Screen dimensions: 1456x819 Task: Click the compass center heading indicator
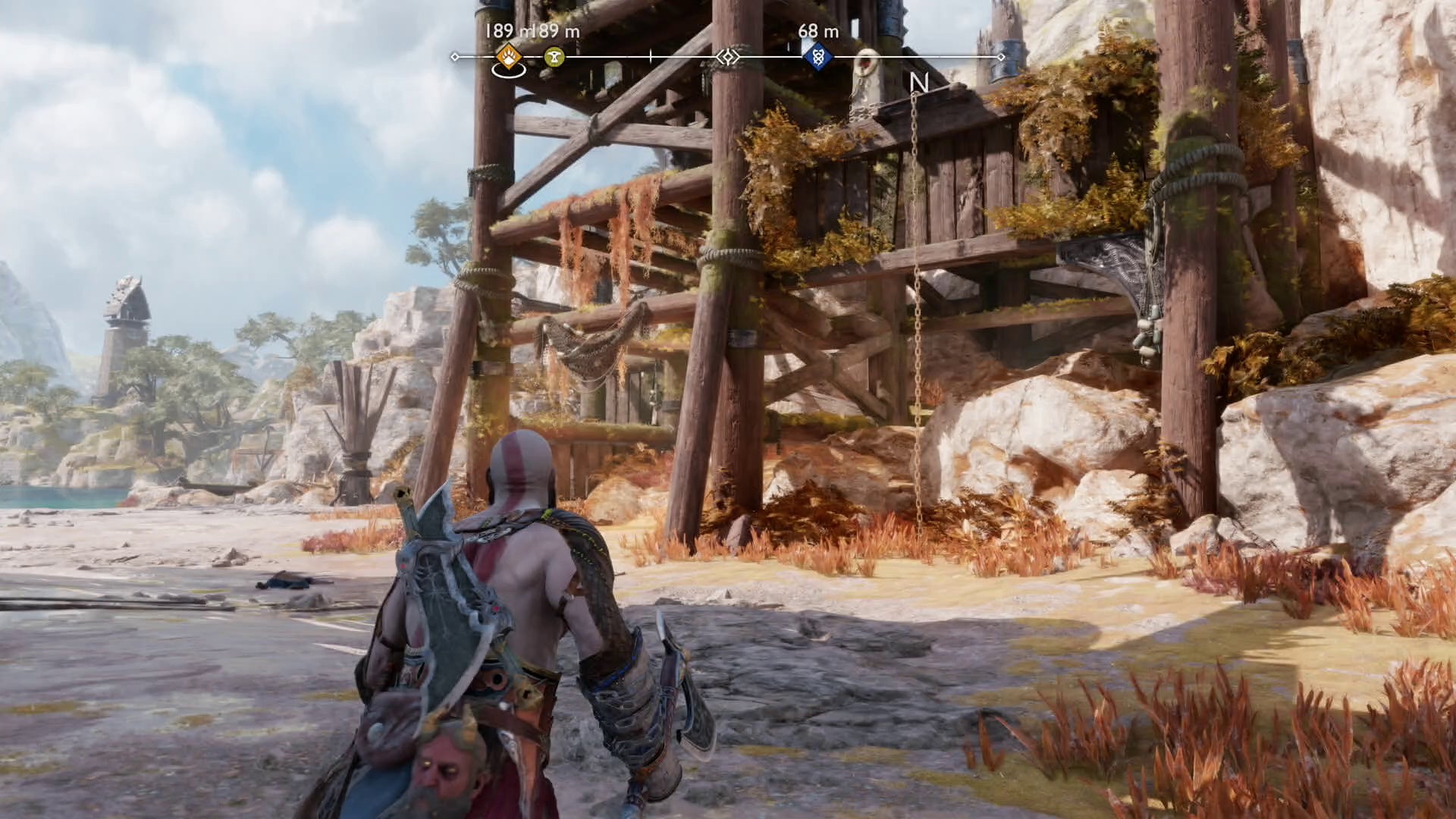[x=727, y=57]
